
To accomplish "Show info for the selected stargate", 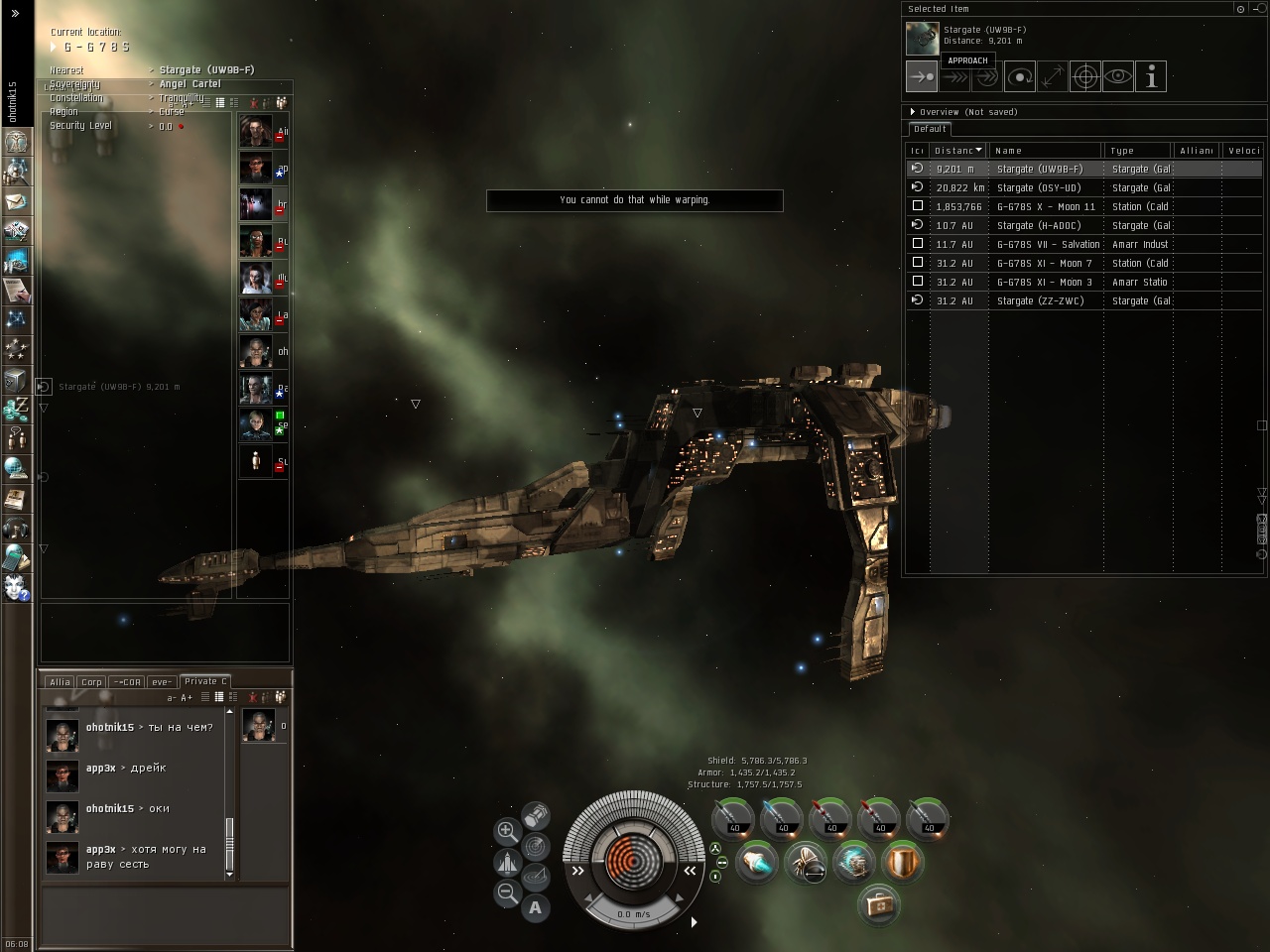I will (1151, 76).
